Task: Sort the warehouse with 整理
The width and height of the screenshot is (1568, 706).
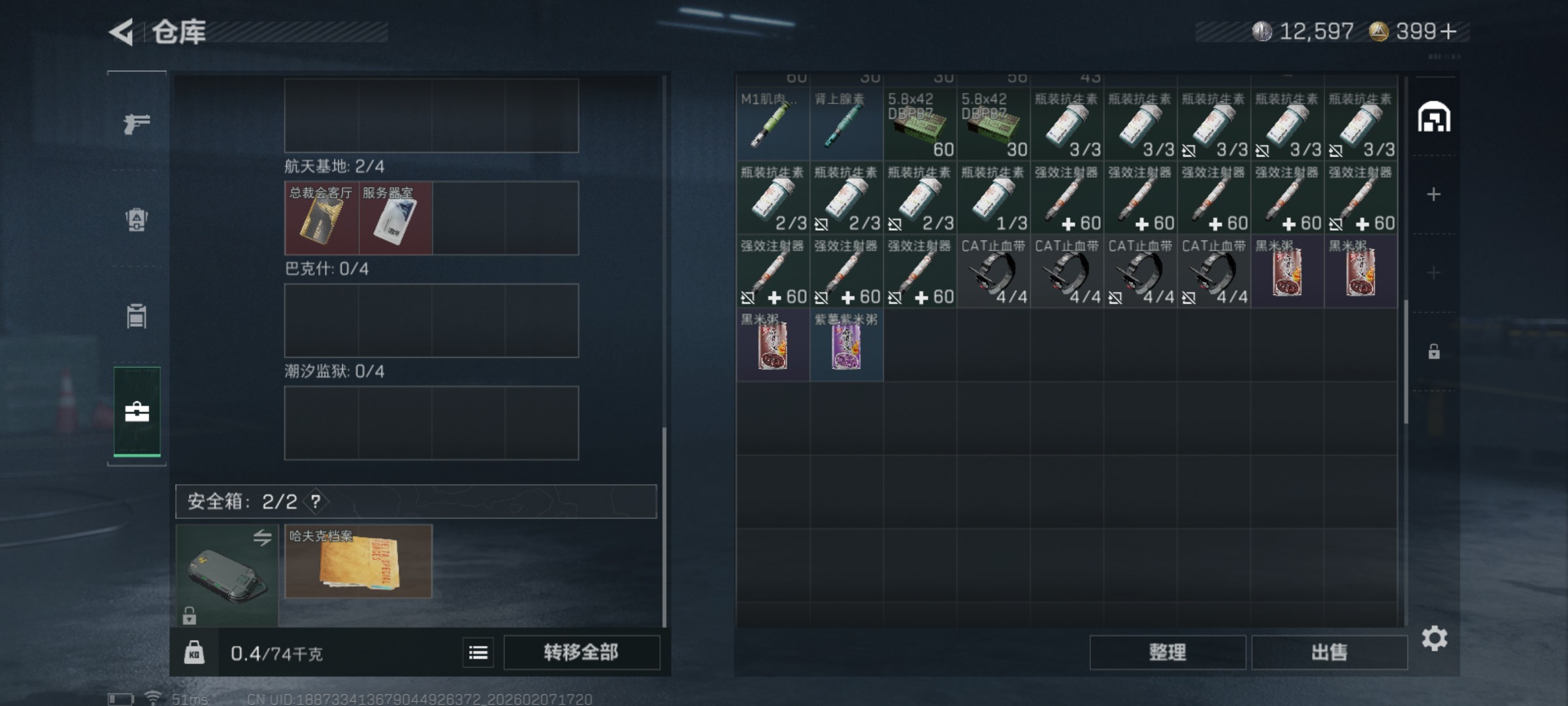Action: [1167, 652]
